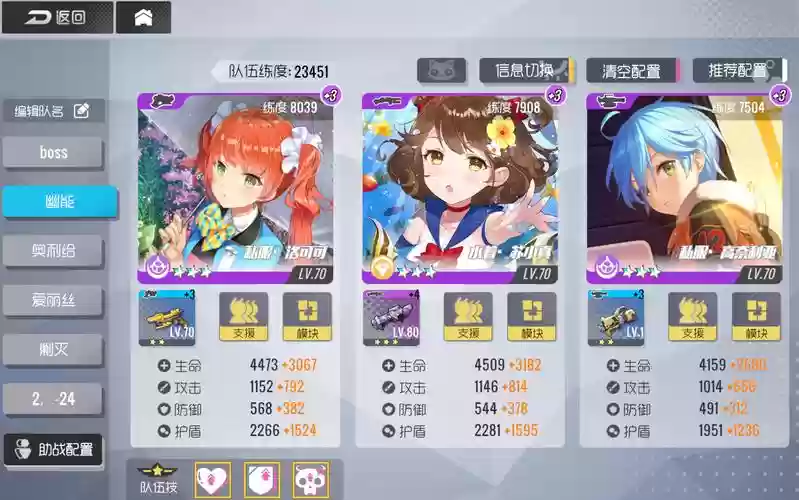Toggle info display with 信息切换

pyautogui.click(x=524, y=70)
